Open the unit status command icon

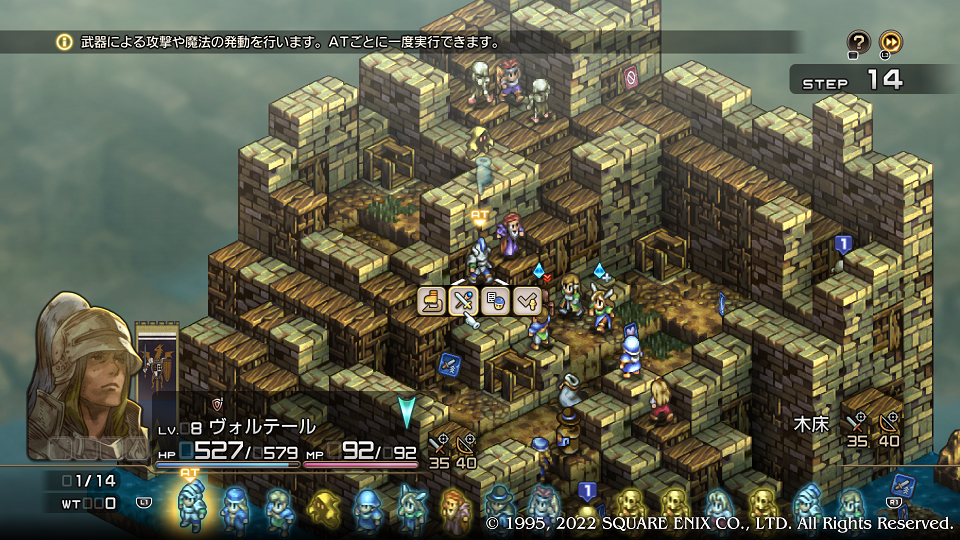tap(495, 300)
